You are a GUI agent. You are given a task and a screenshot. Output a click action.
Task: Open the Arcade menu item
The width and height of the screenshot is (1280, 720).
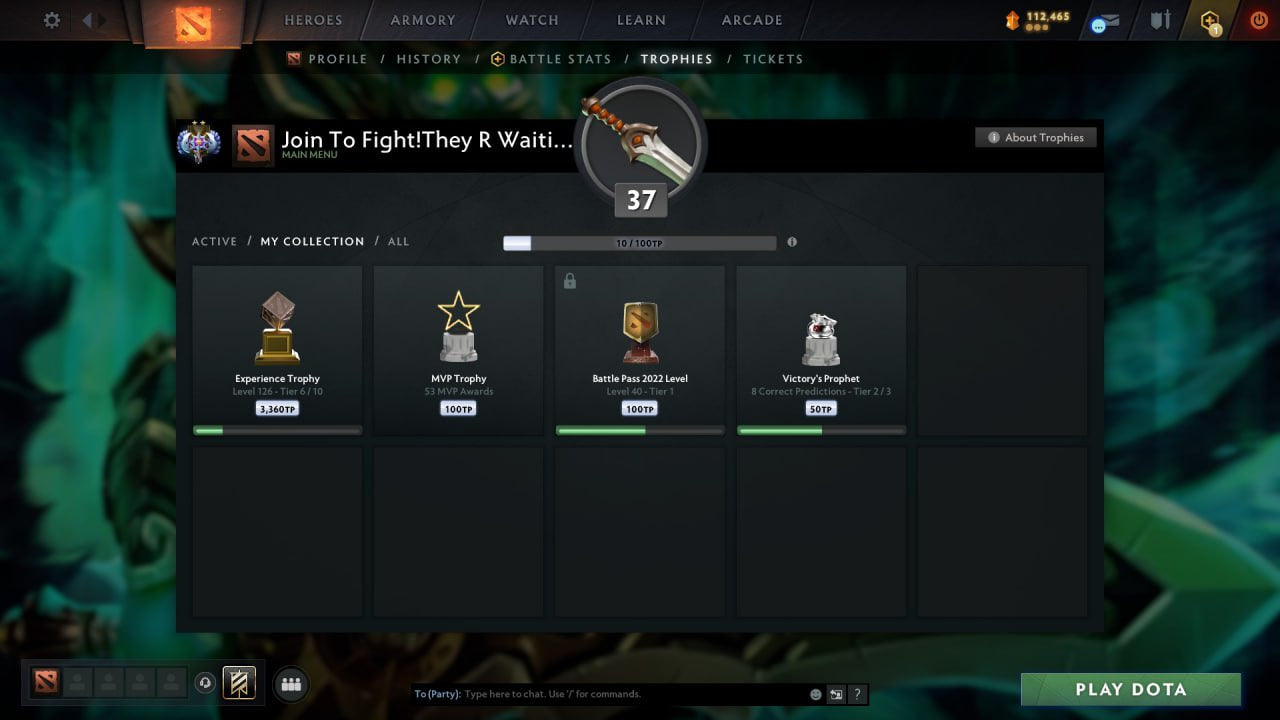tap(751, 20)
